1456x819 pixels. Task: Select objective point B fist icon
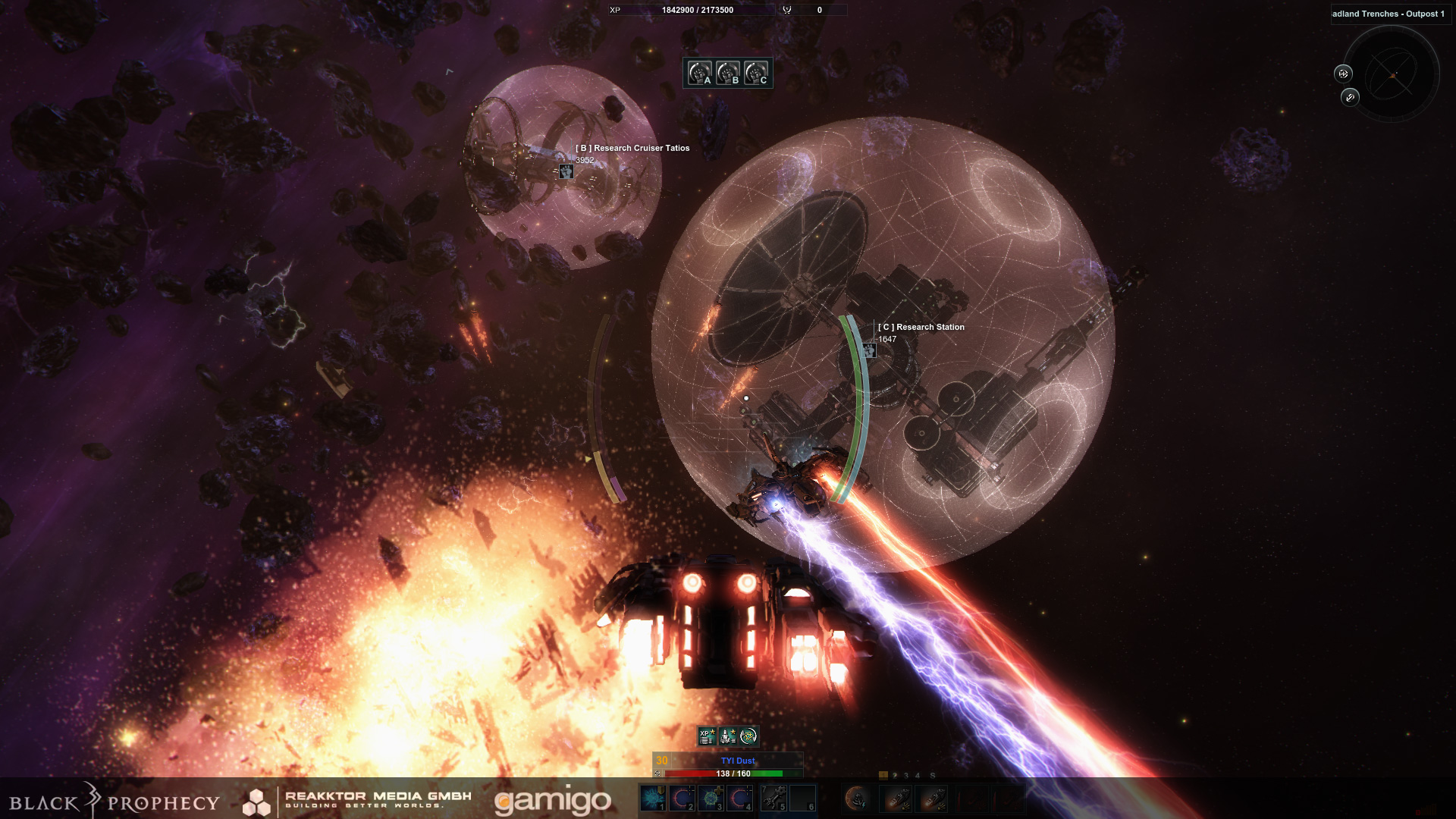[727, 73]
